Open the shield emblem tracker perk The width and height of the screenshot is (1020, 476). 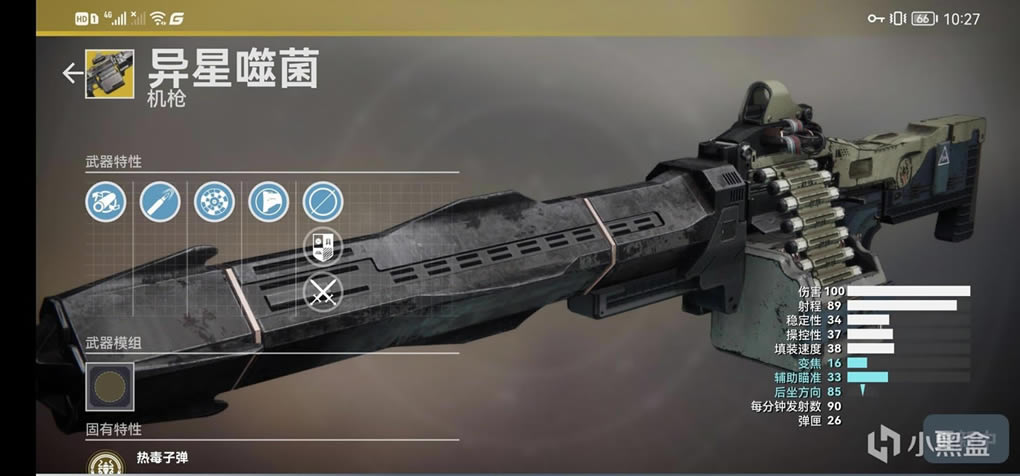tap(322, 247)
